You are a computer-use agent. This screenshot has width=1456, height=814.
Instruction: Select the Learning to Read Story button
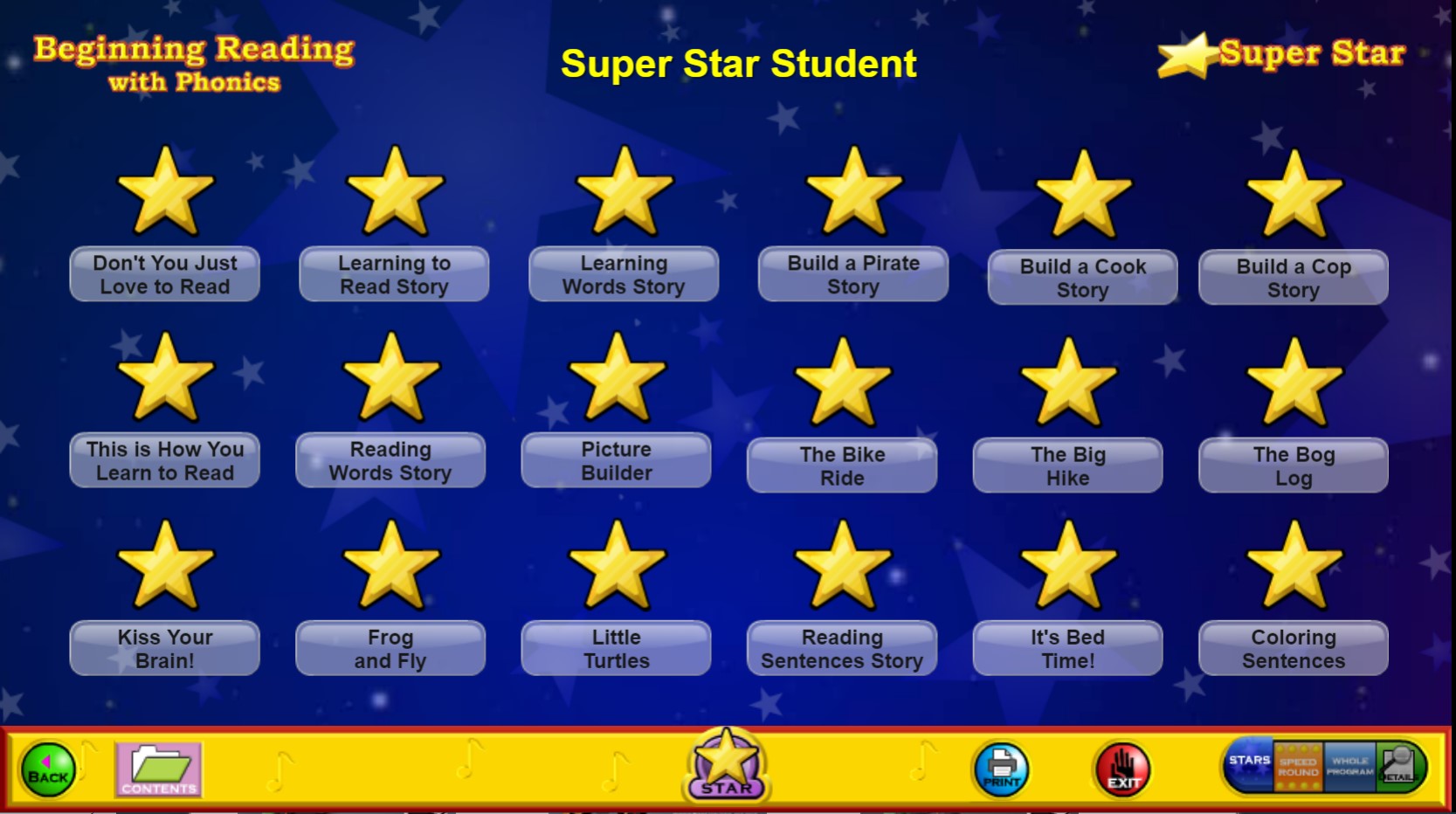(x=394, y=274)
